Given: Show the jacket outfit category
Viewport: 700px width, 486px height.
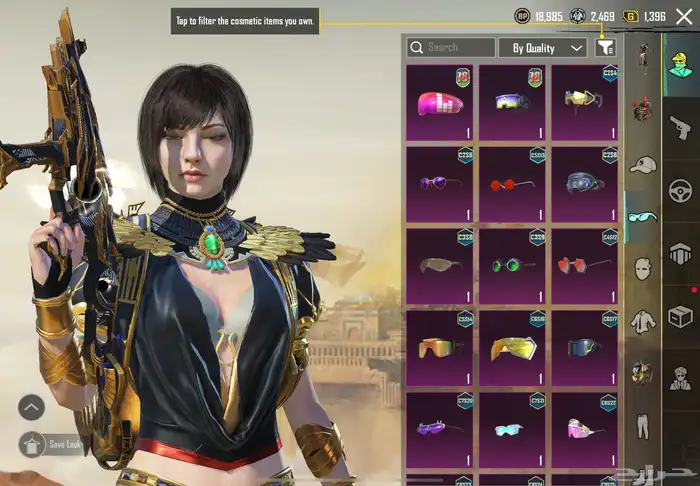Looking at the screenshot, I should pyautogui.click(x=642, y=322).
